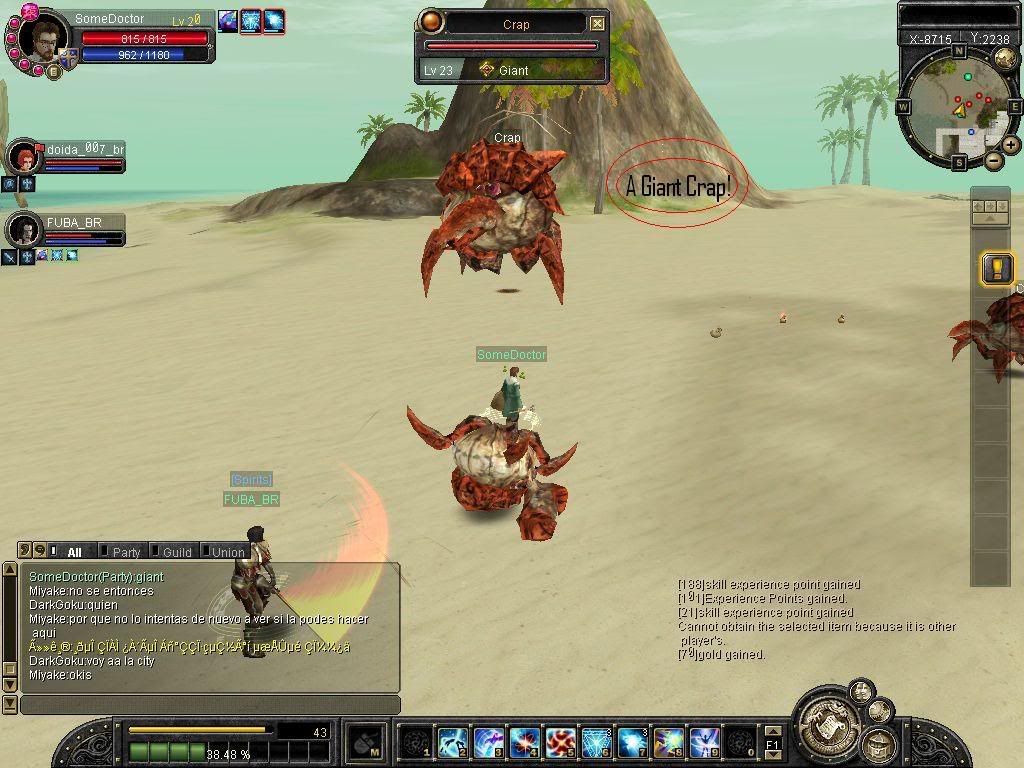Screen dimensions: 1024x768
Task: Click the yellow exclamation alert icon
Action: click(x=997, y=268)
